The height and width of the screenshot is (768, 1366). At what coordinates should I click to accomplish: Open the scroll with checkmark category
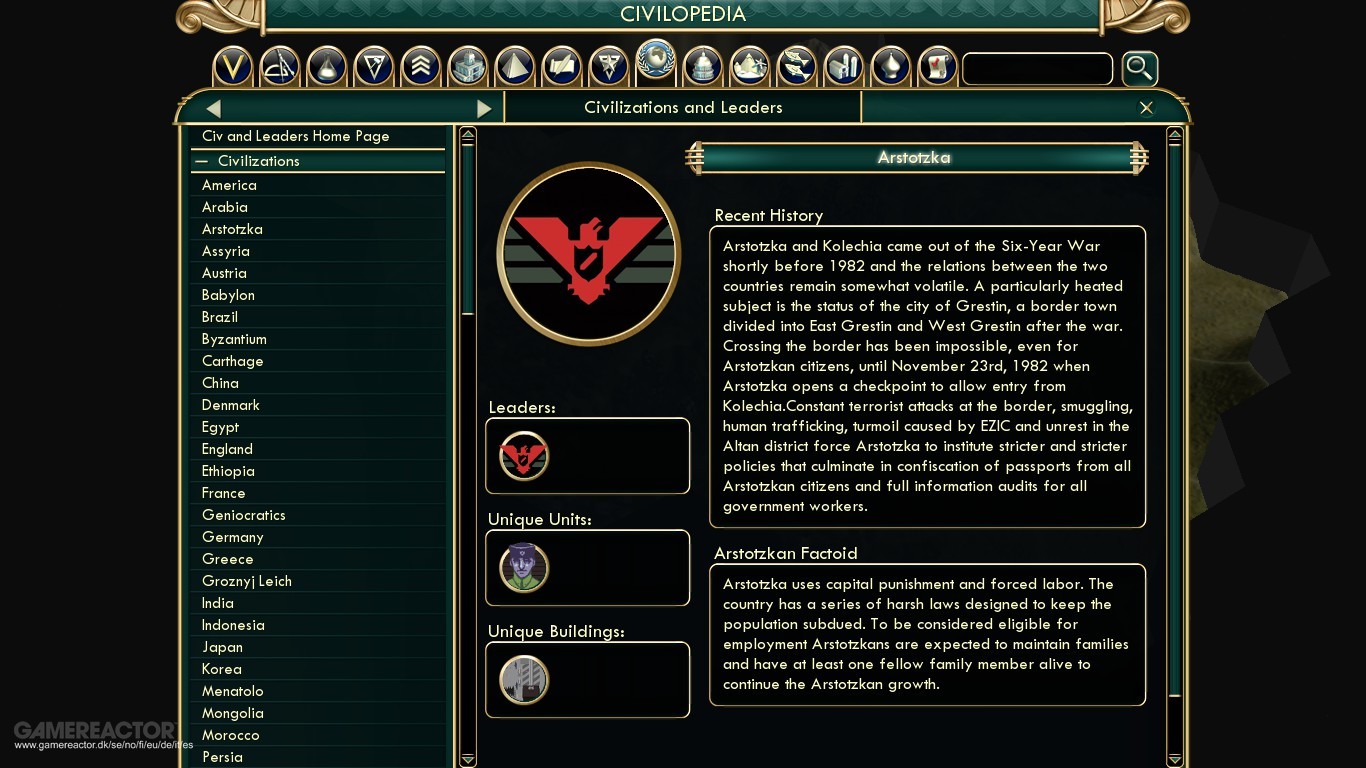click(937, 67)
